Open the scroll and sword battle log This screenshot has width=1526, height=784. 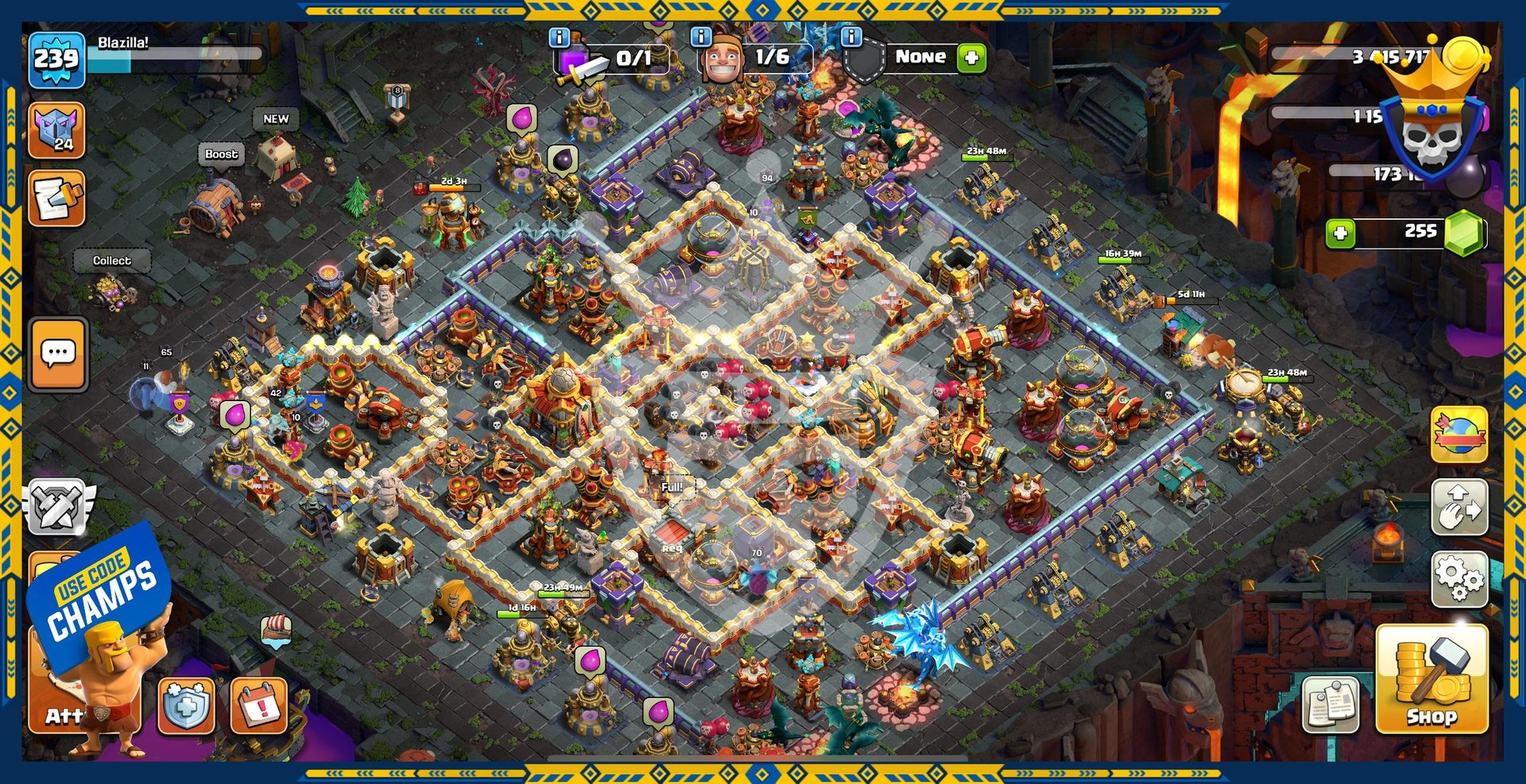56,199
